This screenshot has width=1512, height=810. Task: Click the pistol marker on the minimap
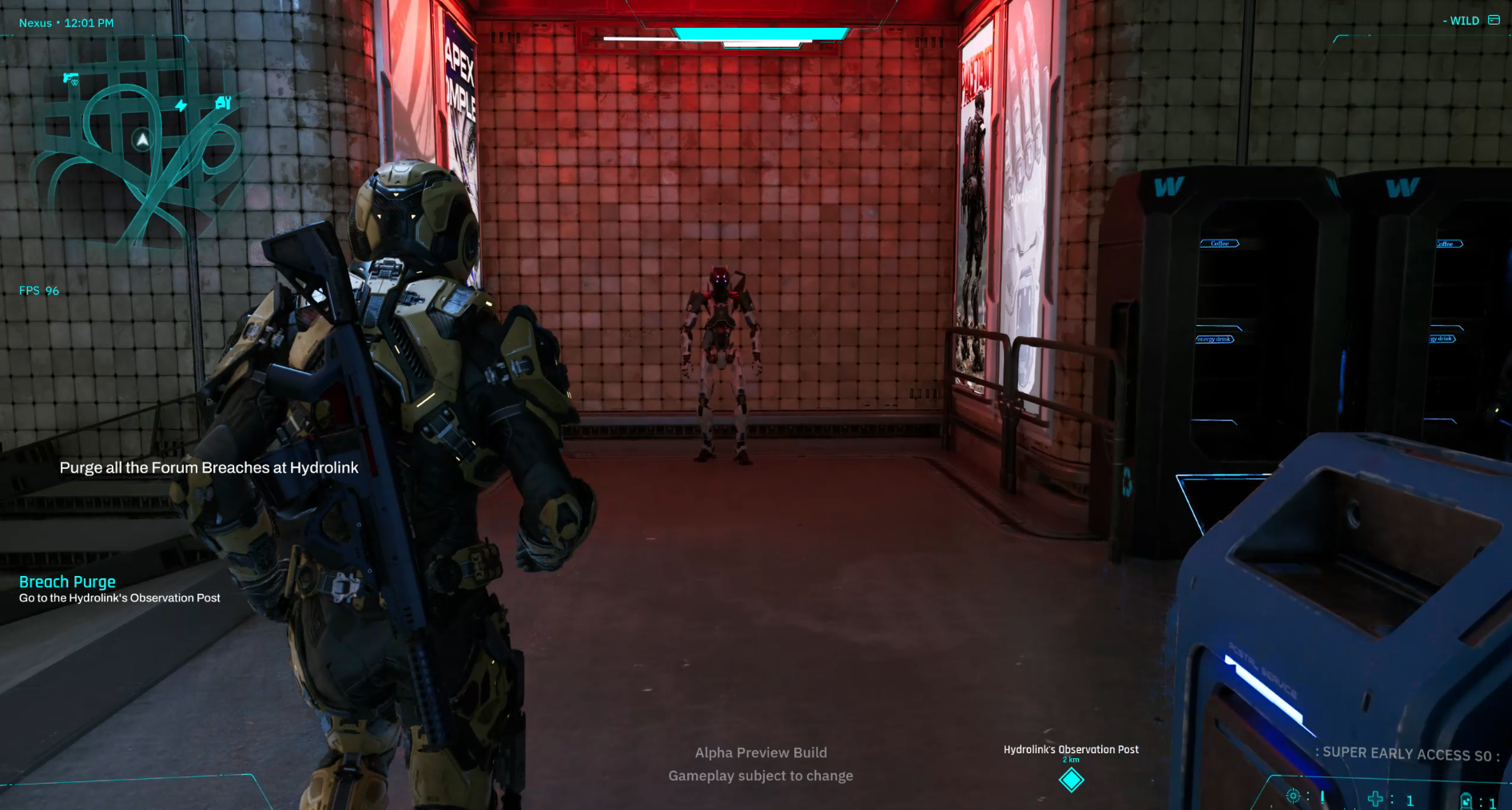(71, 78)
